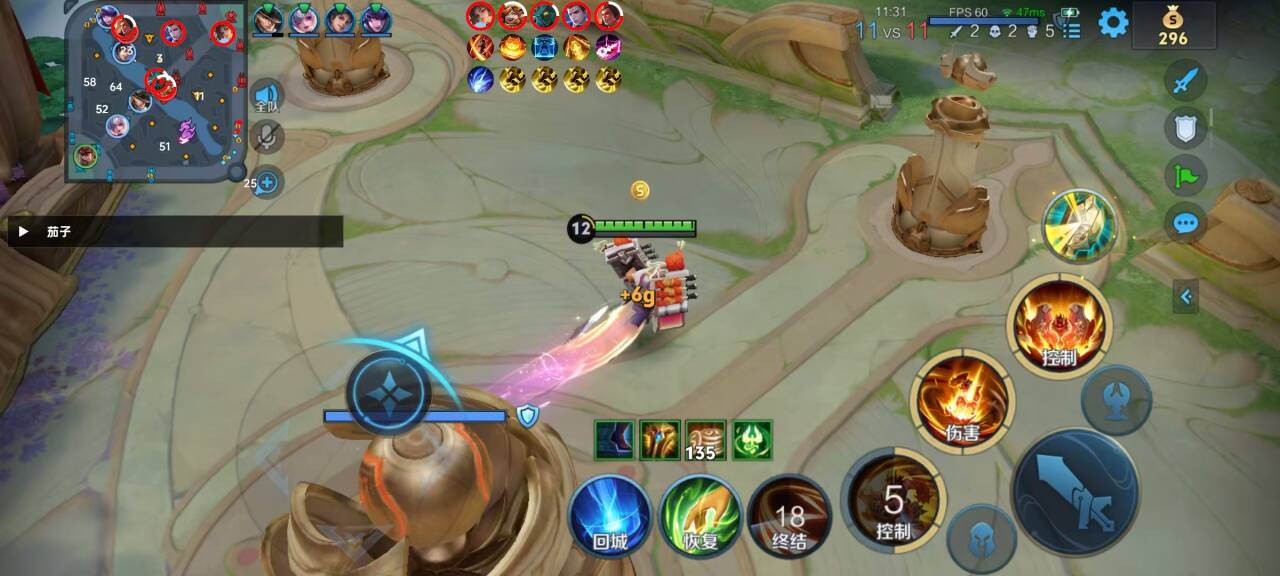
Task: Target enemy heroes with helmet button
Action: pyautogui.click(x=982, y=538)
